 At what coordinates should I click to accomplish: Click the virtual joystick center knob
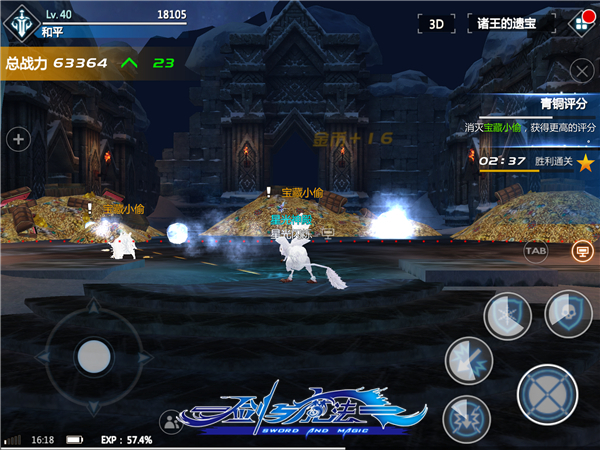[93, 354]
